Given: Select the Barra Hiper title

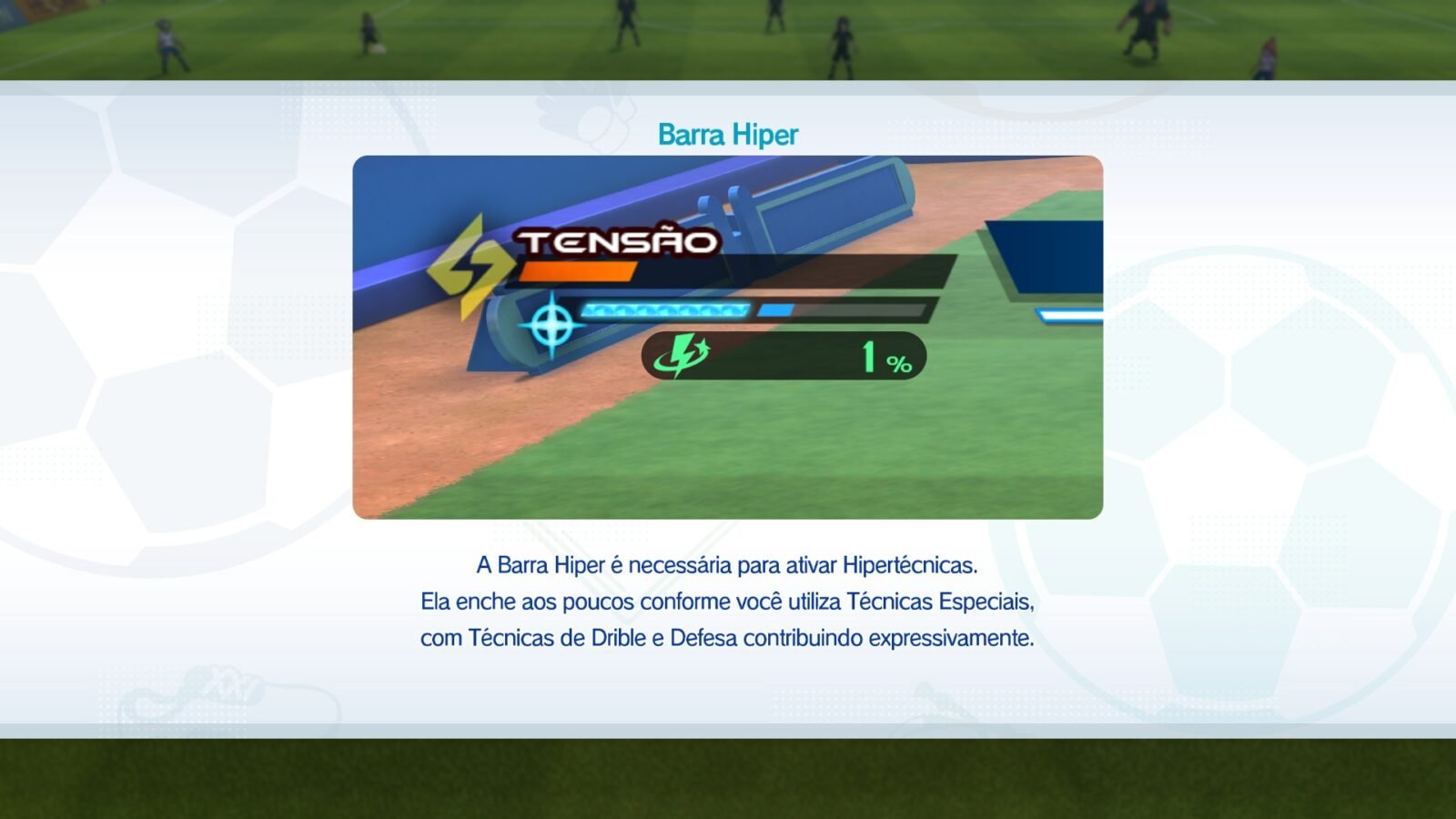Looking at the screenshot, I should 727,133.
